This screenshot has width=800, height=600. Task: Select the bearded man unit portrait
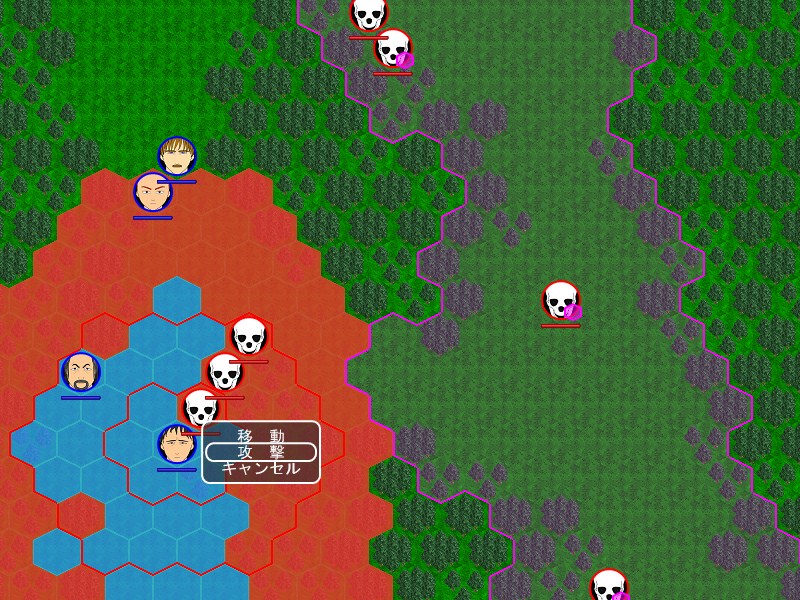(80, 372)
